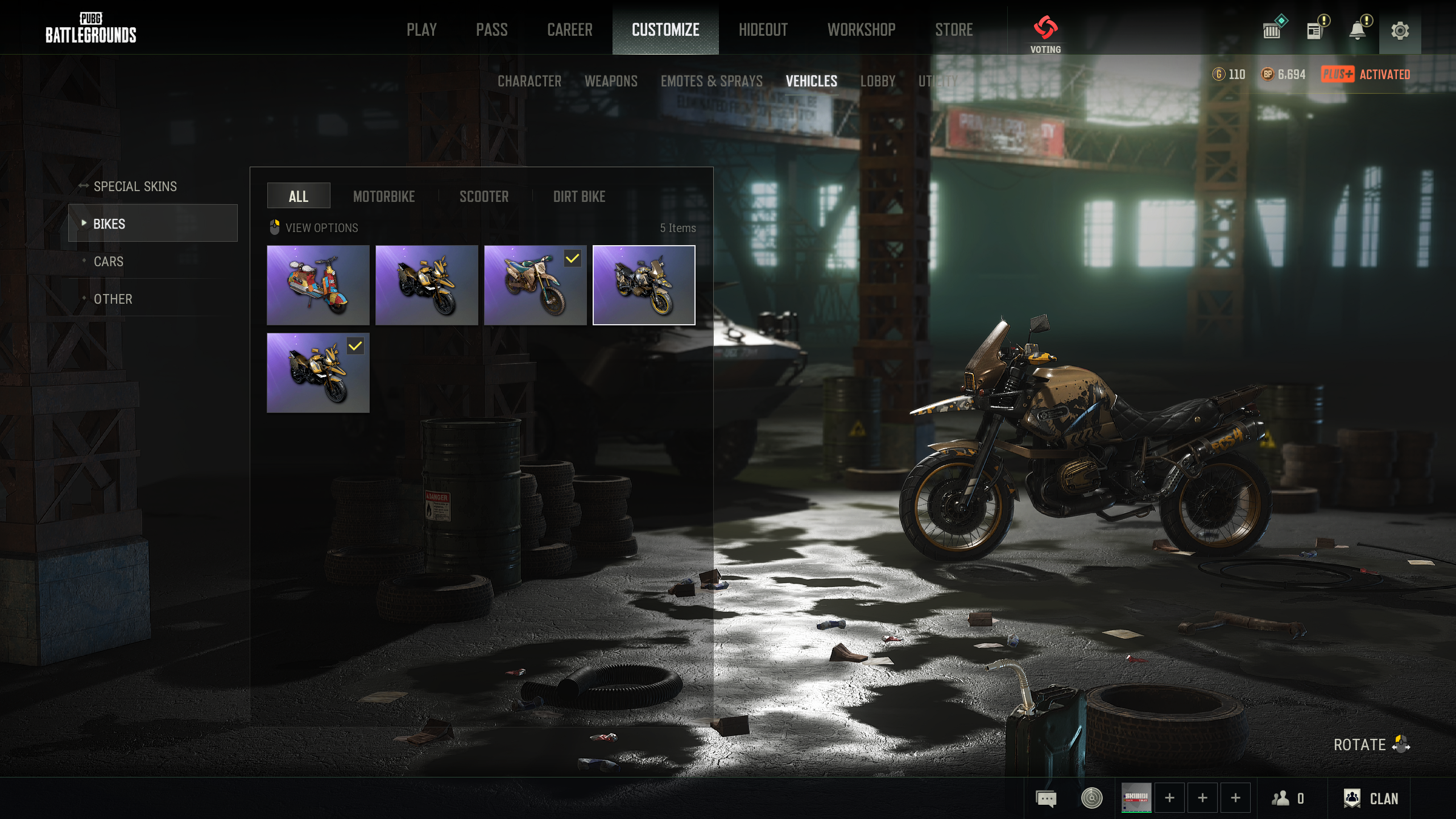Screen dimensions: 1456x819
Task: Choose the CARS vehicle category
Action: 109,262
